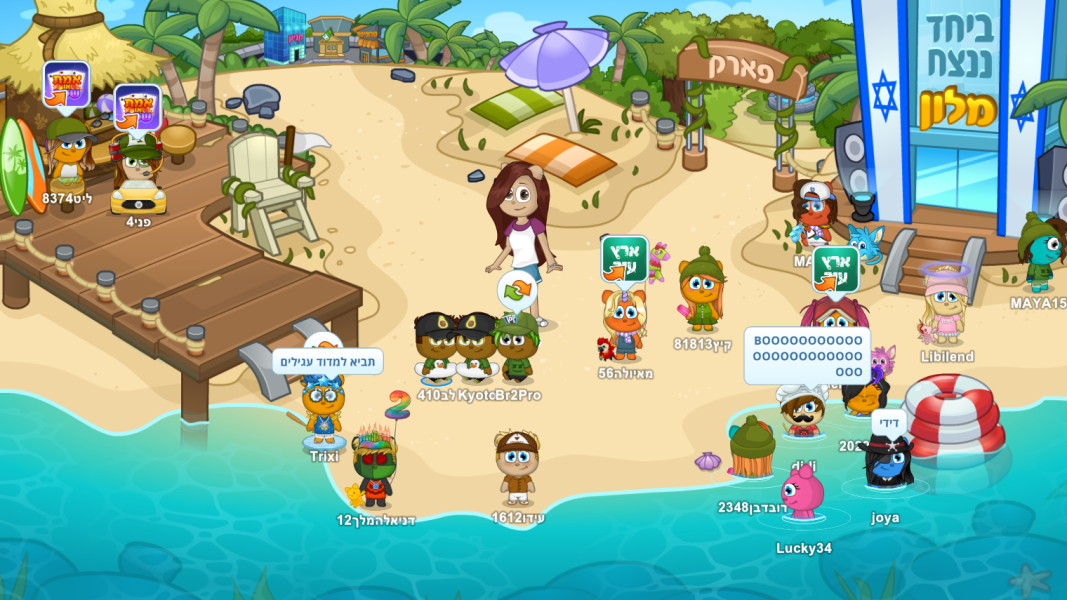Accept the purple game invite above פני4
Image resolution: width=1067 pixels, height=600 pixels.
[137, 108]
